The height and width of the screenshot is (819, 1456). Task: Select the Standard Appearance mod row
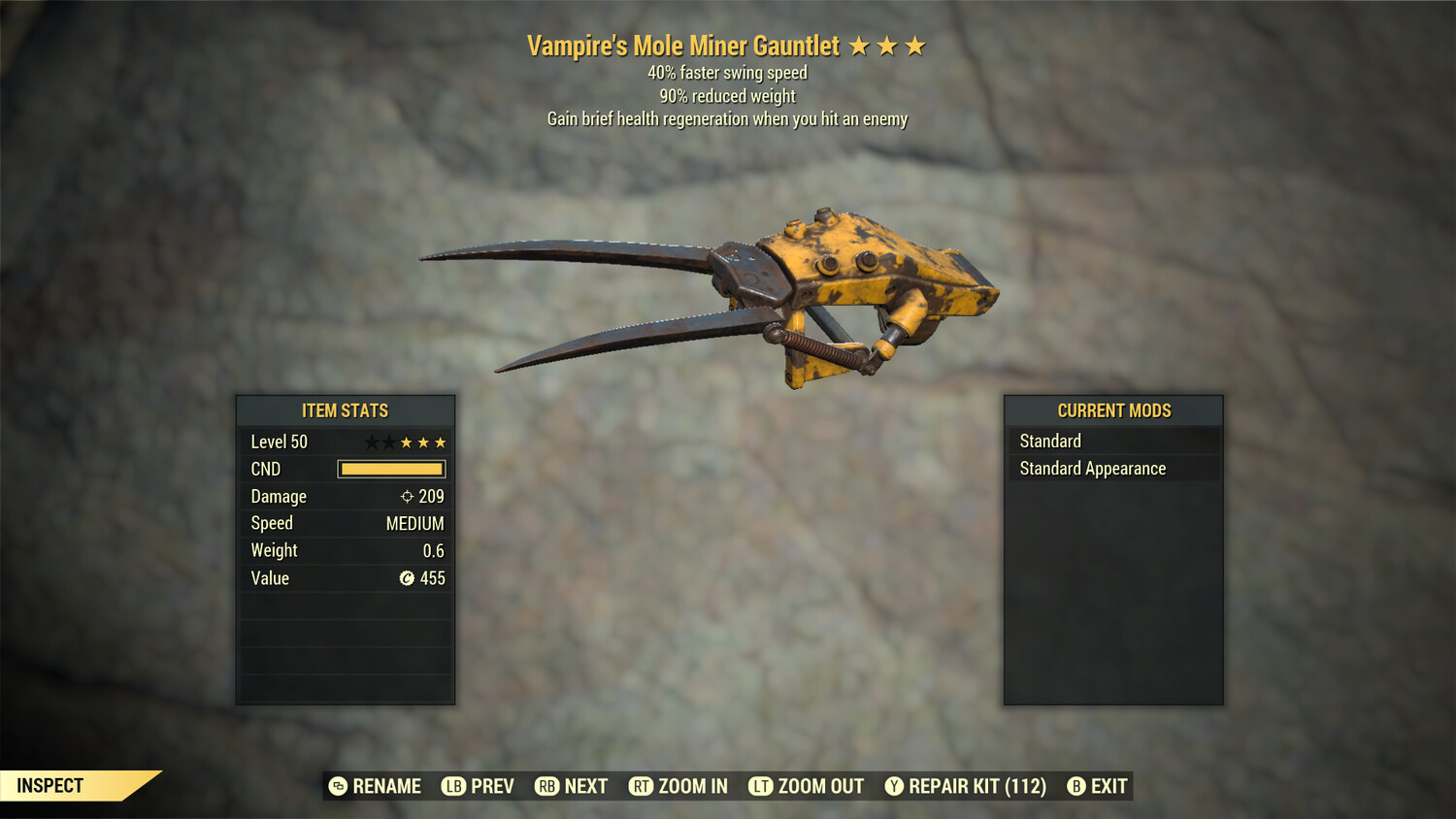1113,469
